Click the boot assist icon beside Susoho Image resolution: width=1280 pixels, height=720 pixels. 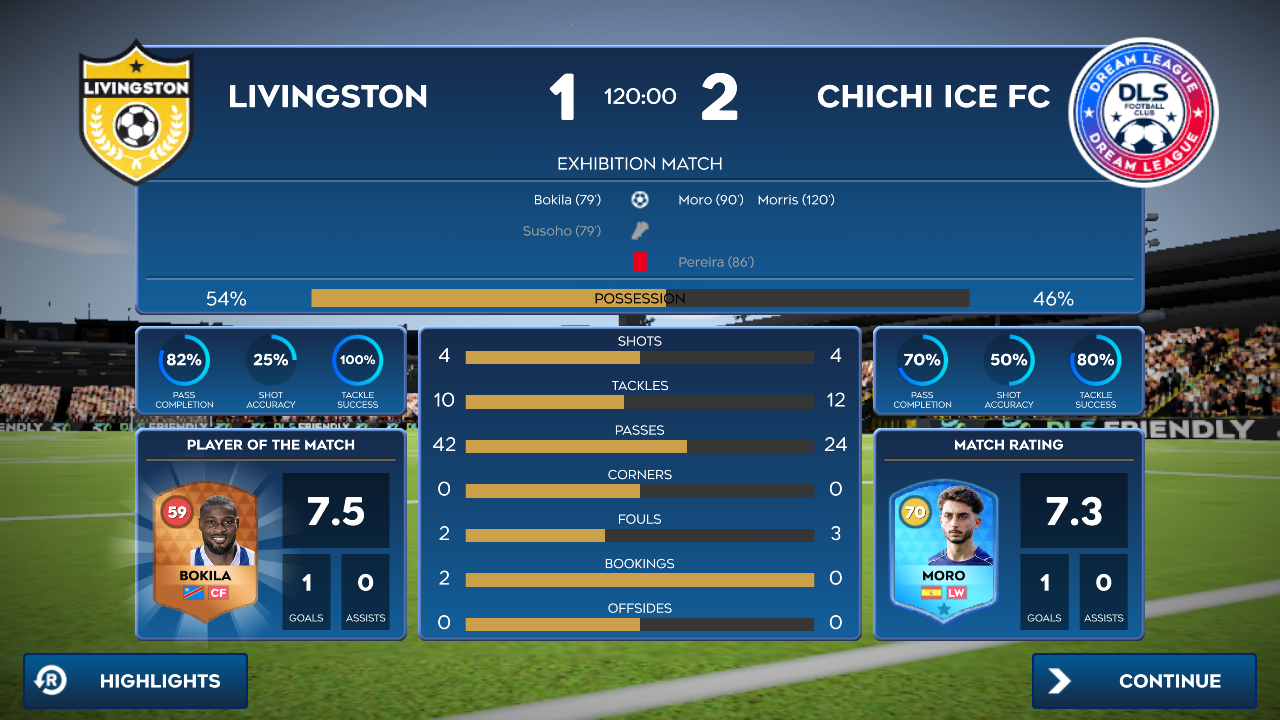[639, 230]
